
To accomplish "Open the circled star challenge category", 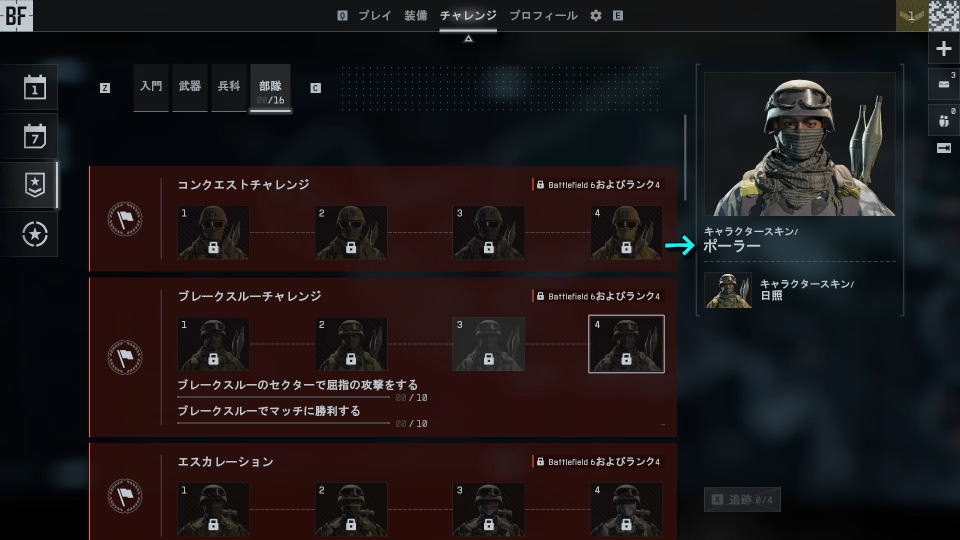I will 36,234.
